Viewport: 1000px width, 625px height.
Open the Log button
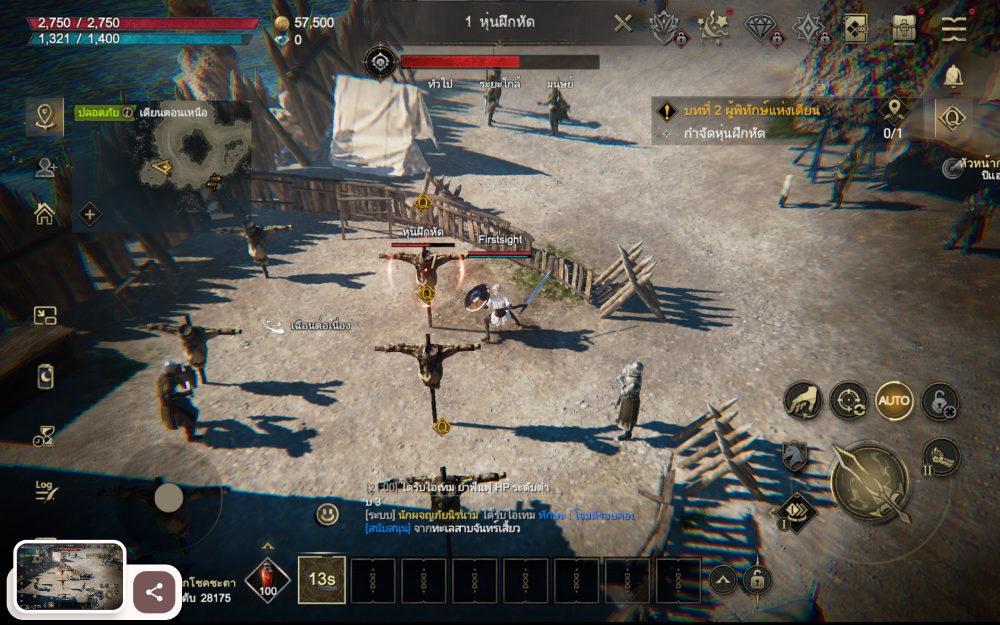45,490
